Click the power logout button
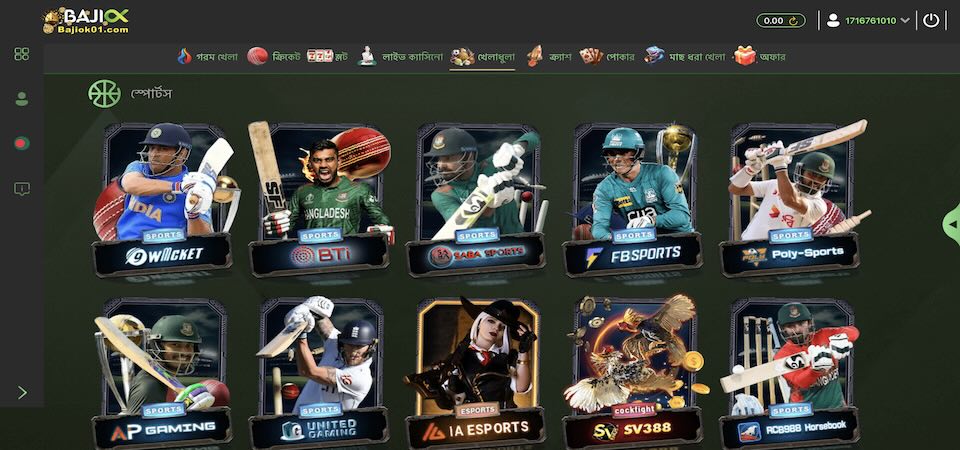This screenshot has width=960, height=450. tap(932, 20)
